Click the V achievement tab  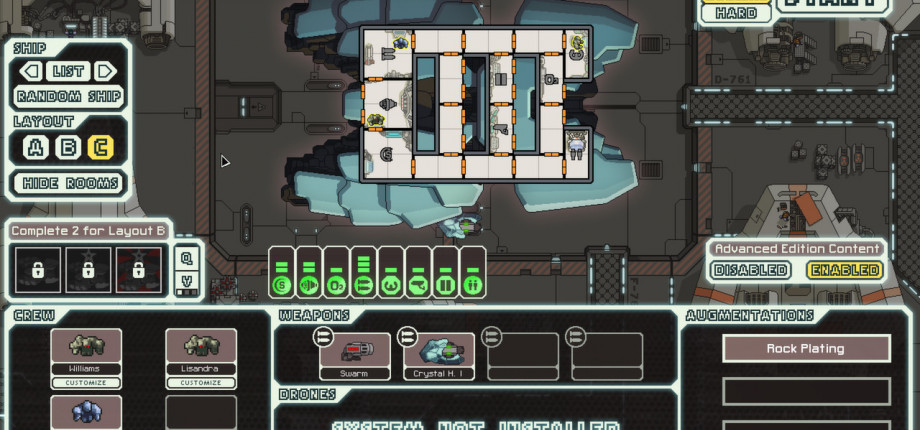click(x=186, y=283)
